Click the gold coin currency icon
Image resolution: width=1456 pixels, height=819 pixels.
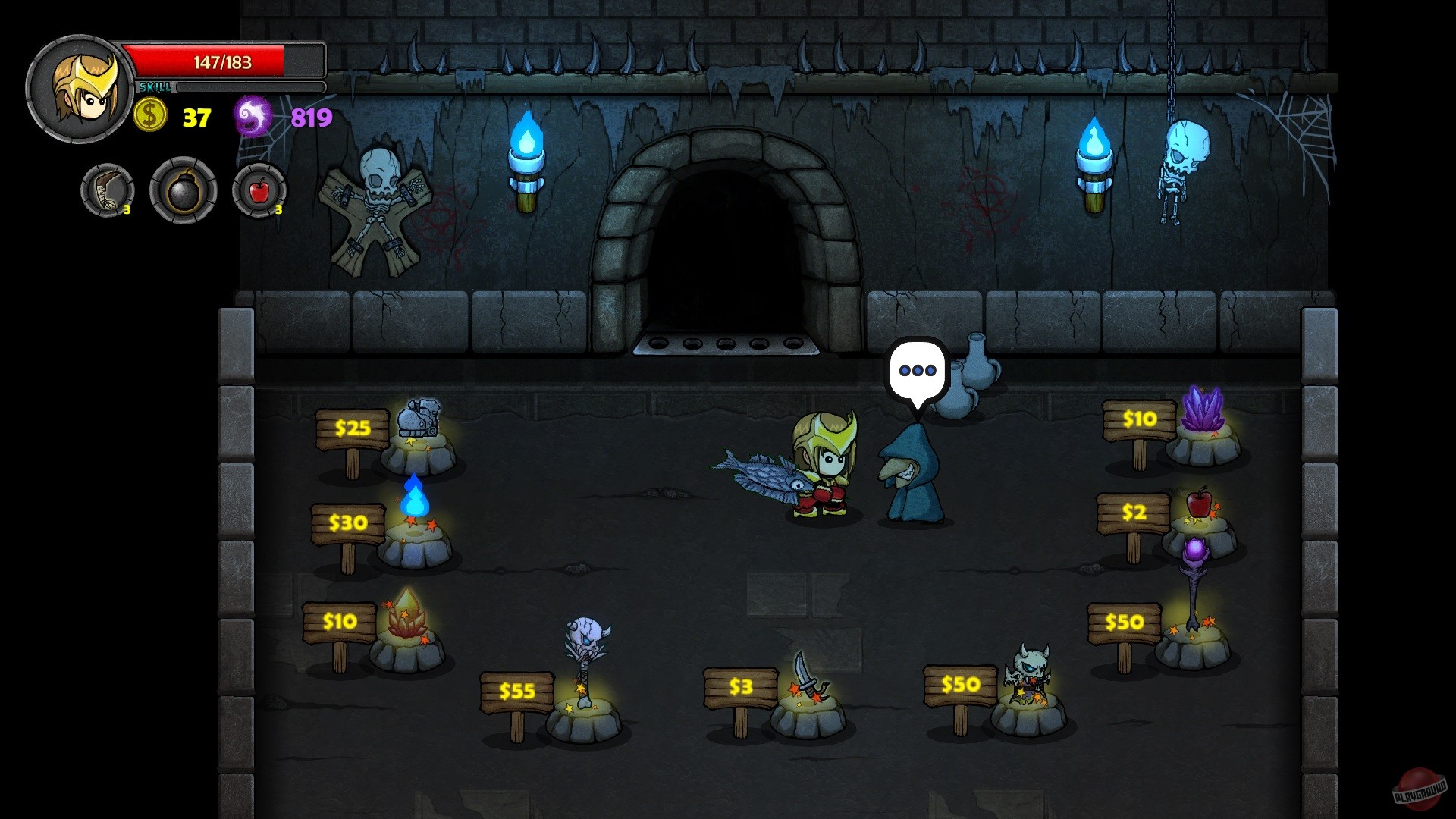tap(149, 116)
